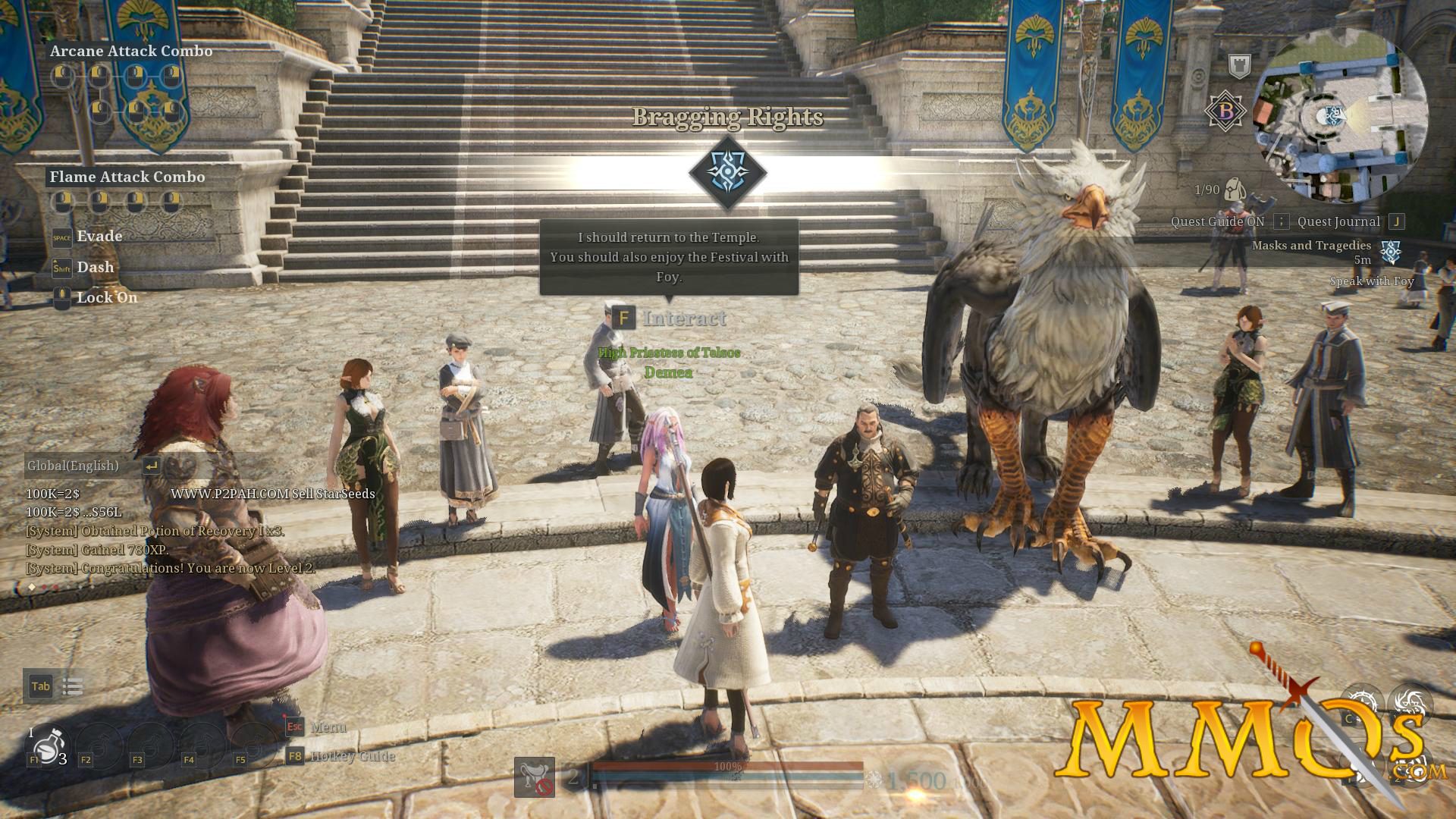Expand the Arcane Attack Combo panel

130,51
